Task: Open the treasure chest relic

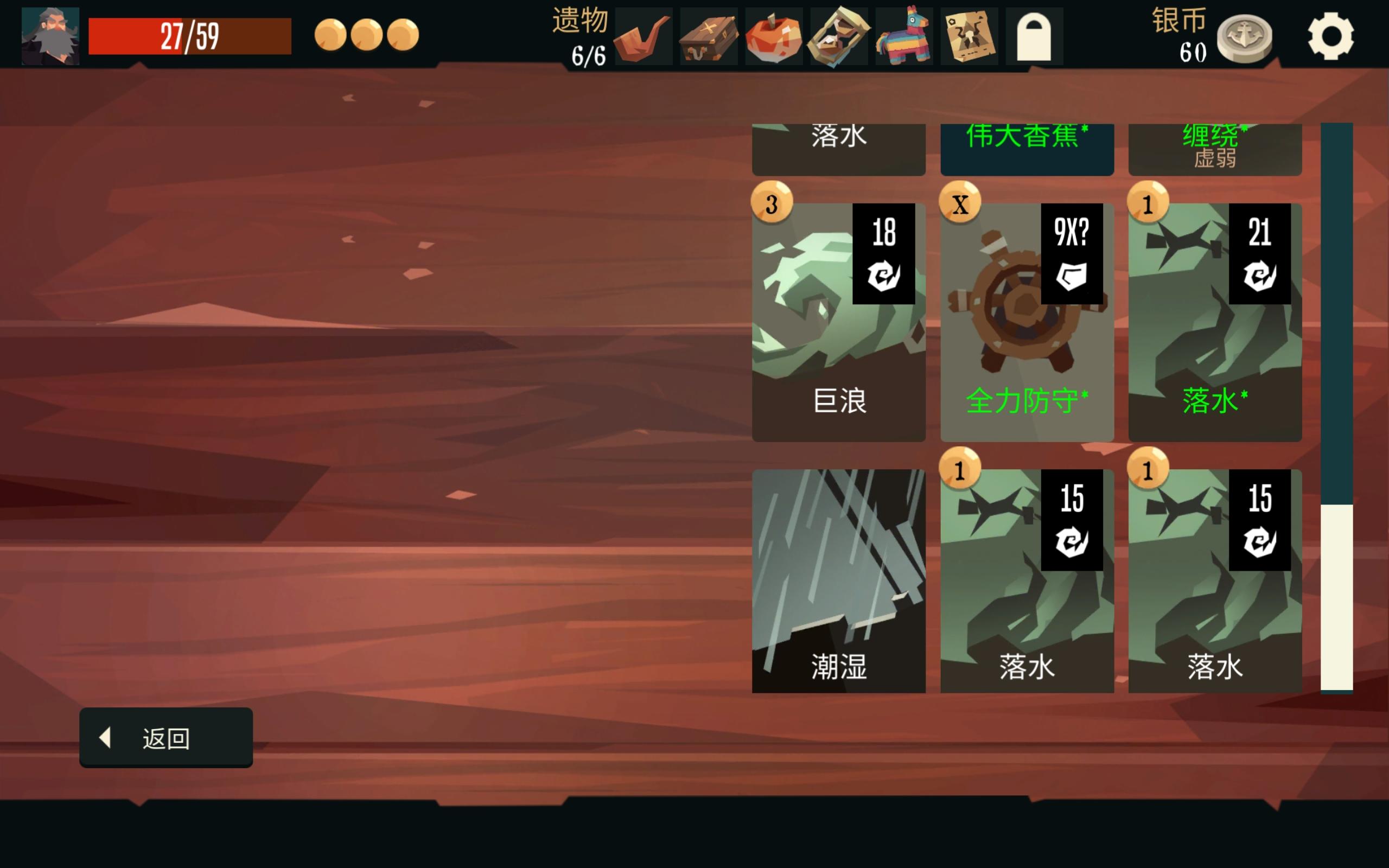Action: point(708,36)
